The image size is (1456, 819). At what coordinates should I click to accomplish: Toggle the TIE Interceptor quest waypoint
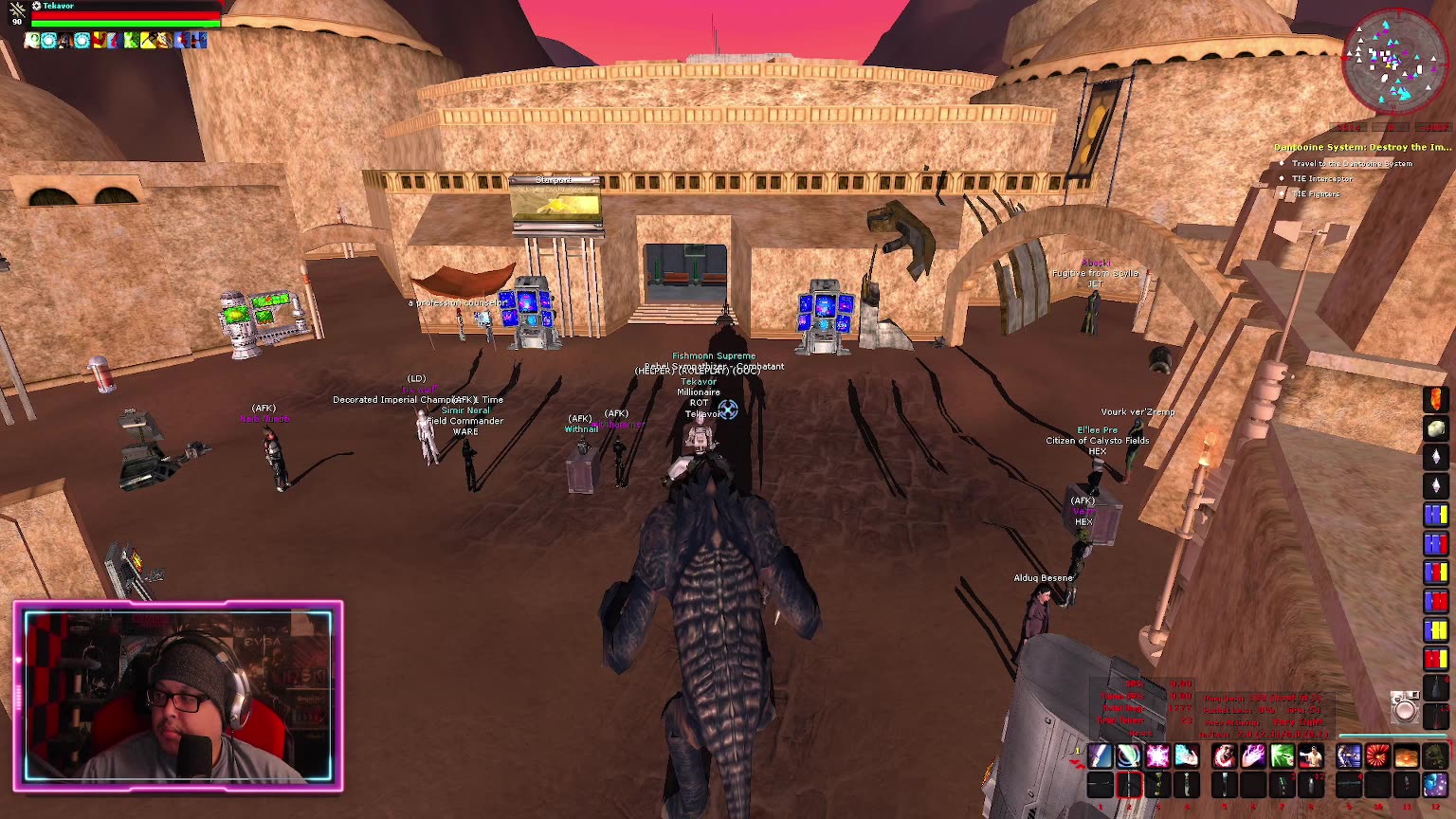tap(1282, 178)
